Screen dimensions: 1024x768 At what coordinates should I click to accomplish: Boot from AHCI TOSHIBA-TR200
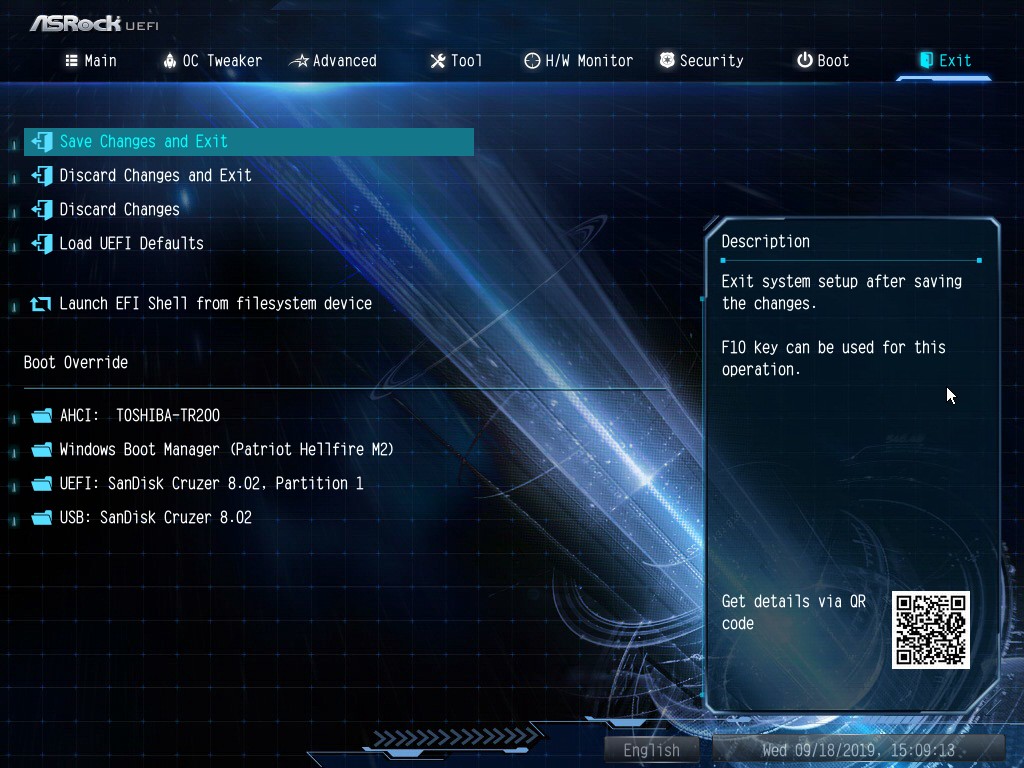[139, 416]
